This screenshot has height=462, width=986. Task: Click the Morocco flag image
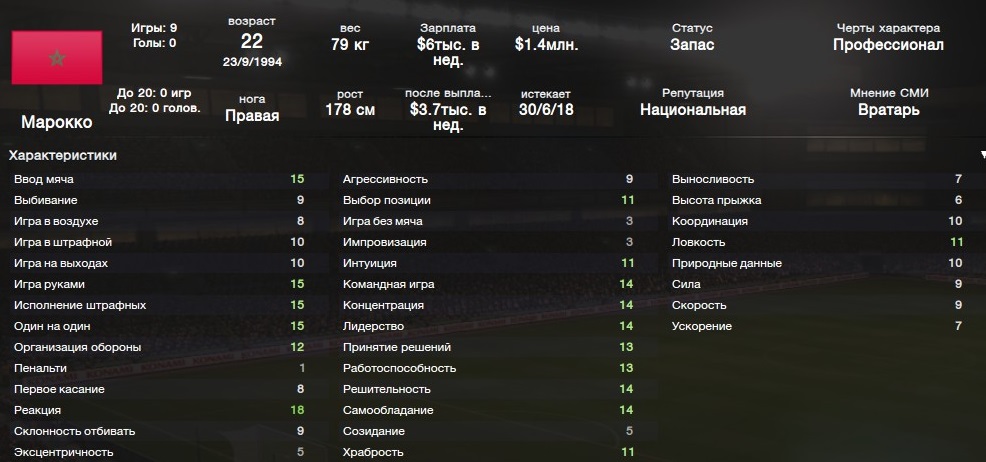[x=56, y=58]
